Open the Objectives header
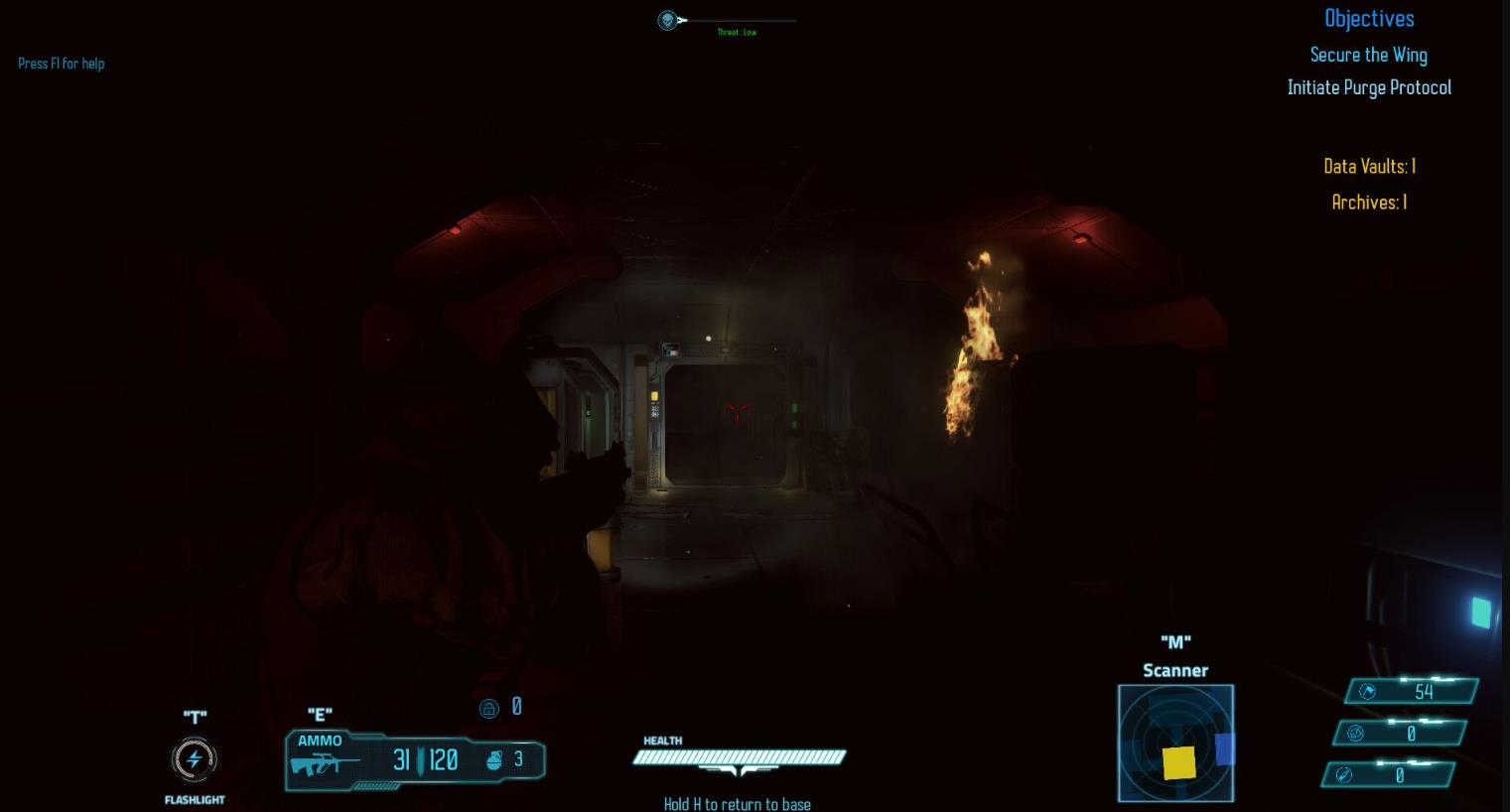 coord(1369,19)
